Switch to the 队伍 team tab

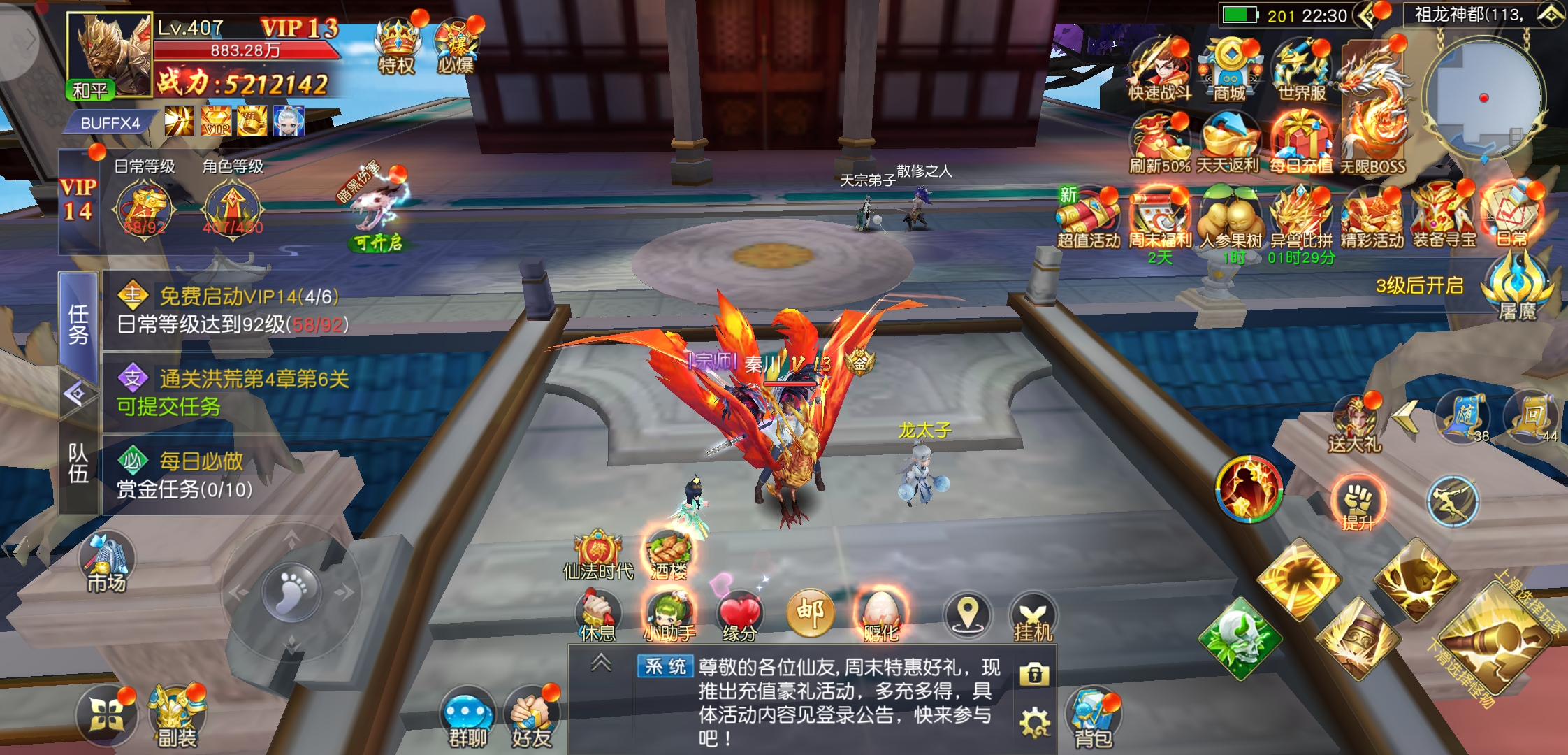pyautogui.click(x=78, y=463)
